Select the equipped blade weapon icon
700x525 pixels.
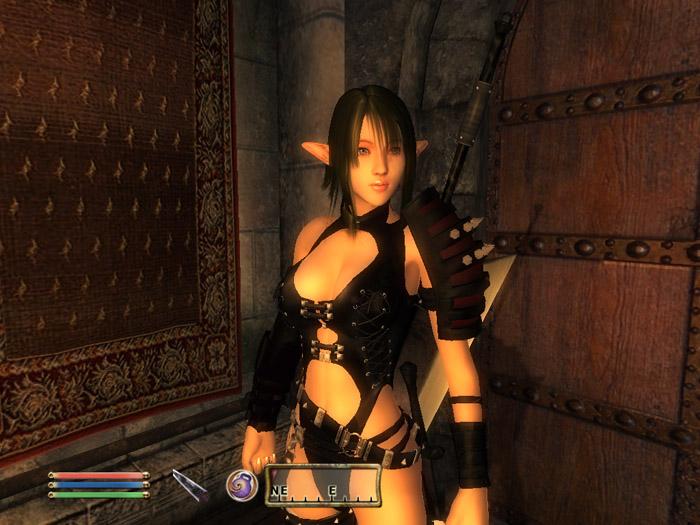coord(188,485)
